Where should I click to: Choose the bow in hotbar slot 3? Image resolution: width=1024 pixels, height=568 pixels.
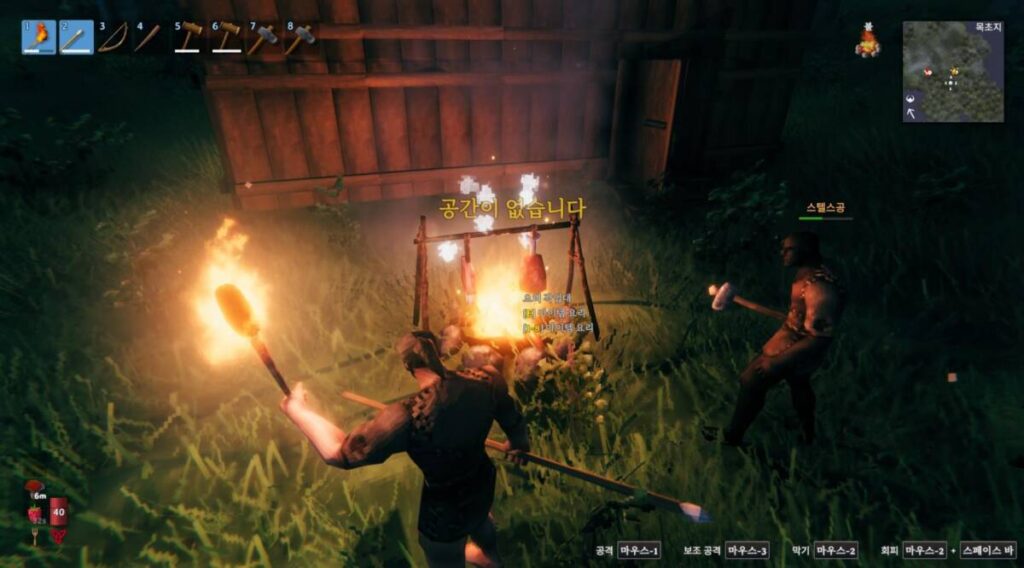click(x=114, y=37)
